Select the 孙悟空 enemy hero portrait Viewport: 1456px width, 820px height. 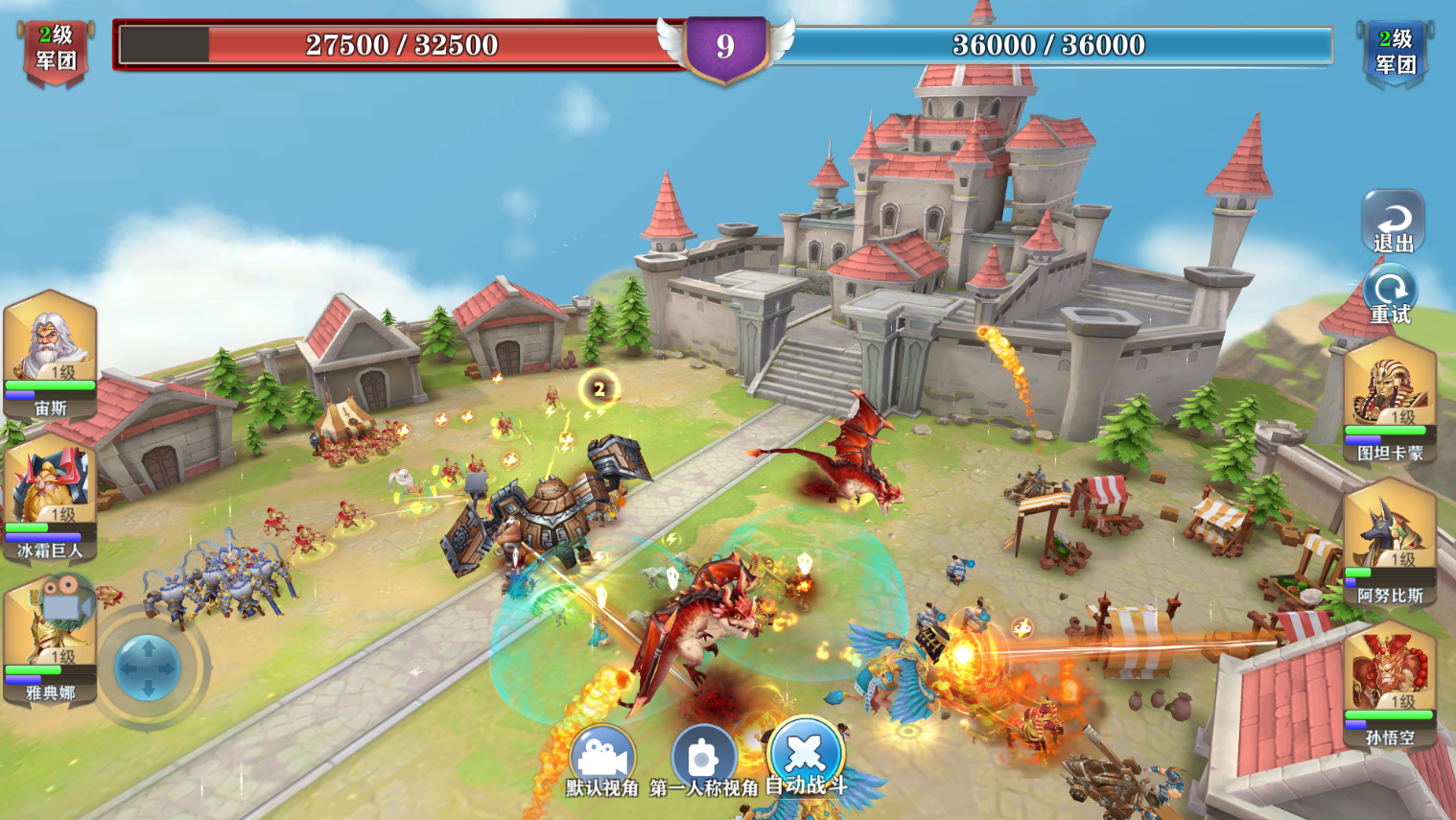1389,683
